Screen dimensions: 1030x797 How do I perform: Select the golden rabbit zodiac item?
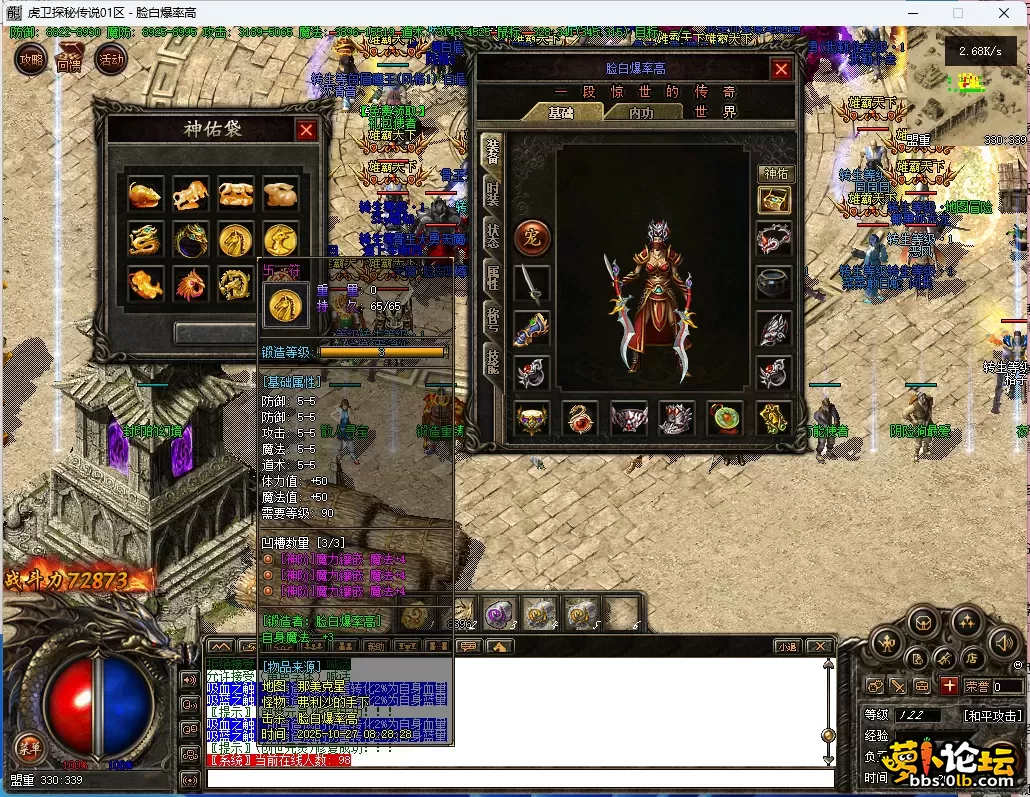click(281, 194)
